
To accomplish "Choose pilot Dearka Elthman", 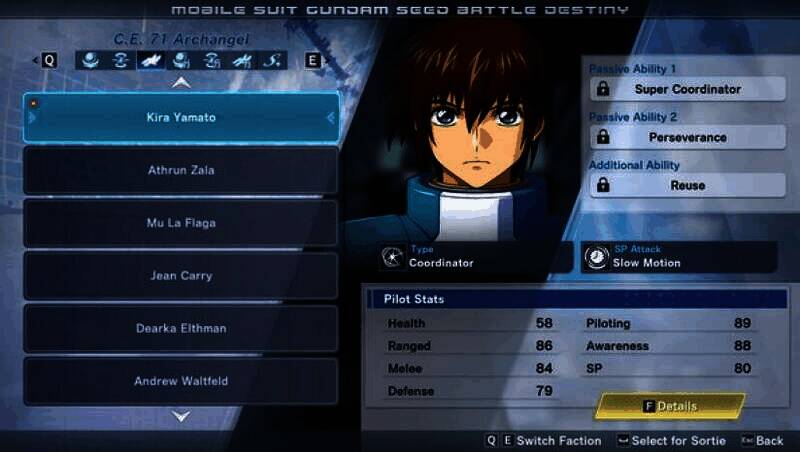I will (x=181, y=328).
